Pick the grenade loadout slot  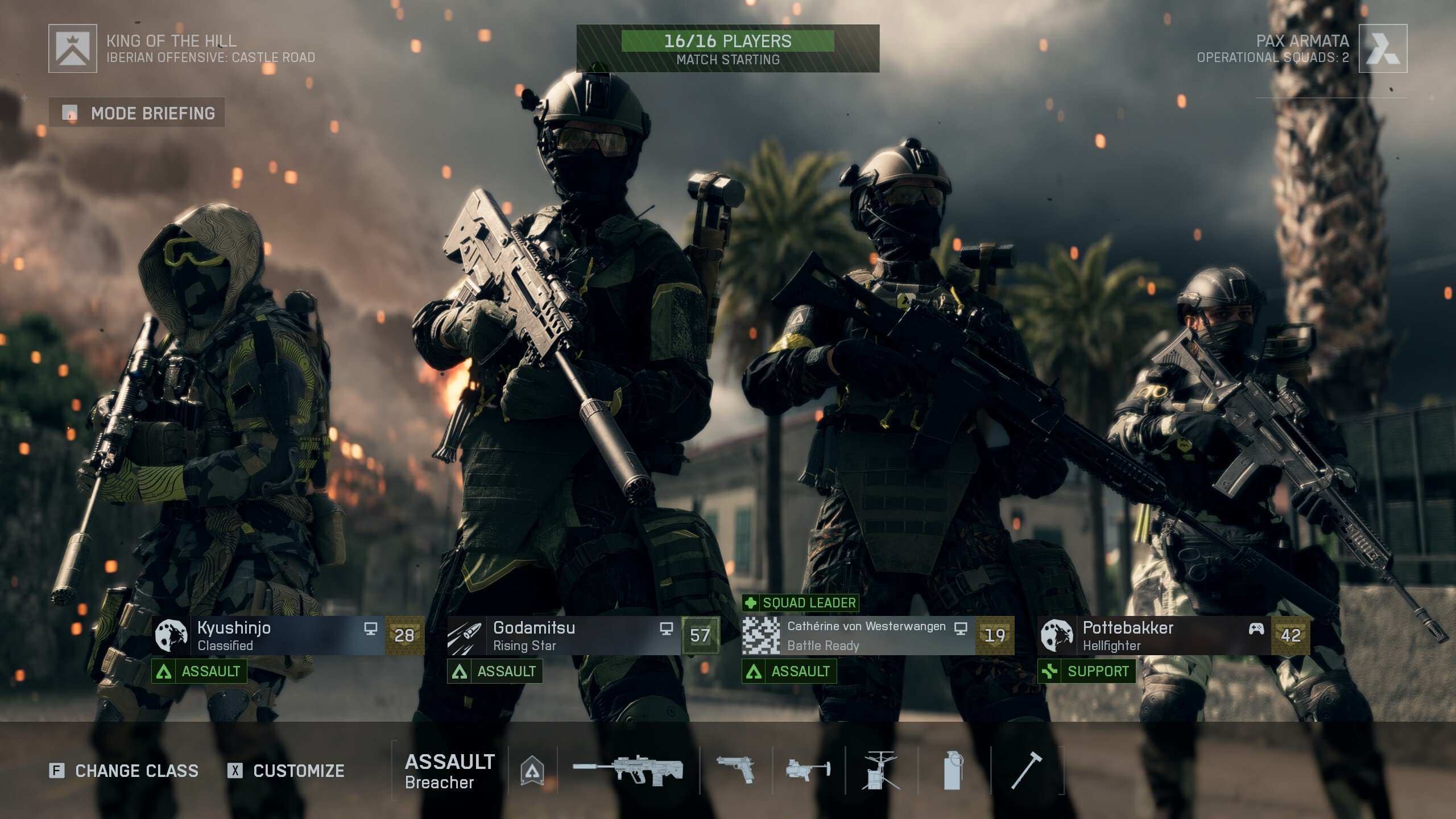pyautogui.click(x=954, y=771)
